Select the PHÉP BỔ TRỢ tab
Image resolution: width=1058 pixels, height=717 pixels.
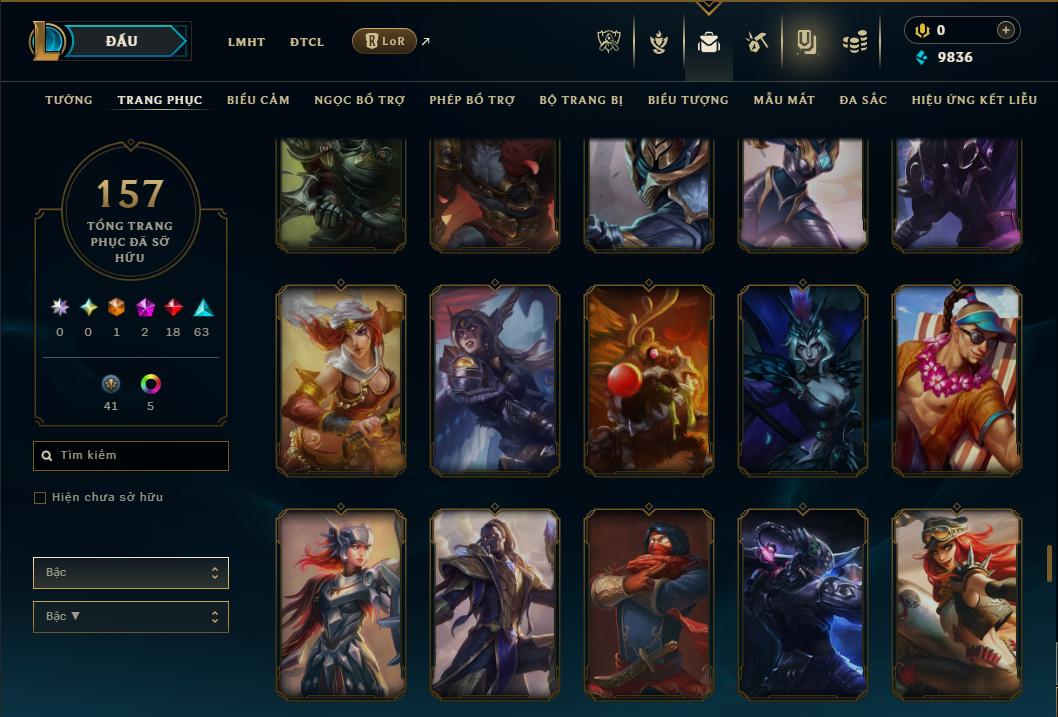pos(472,100)
